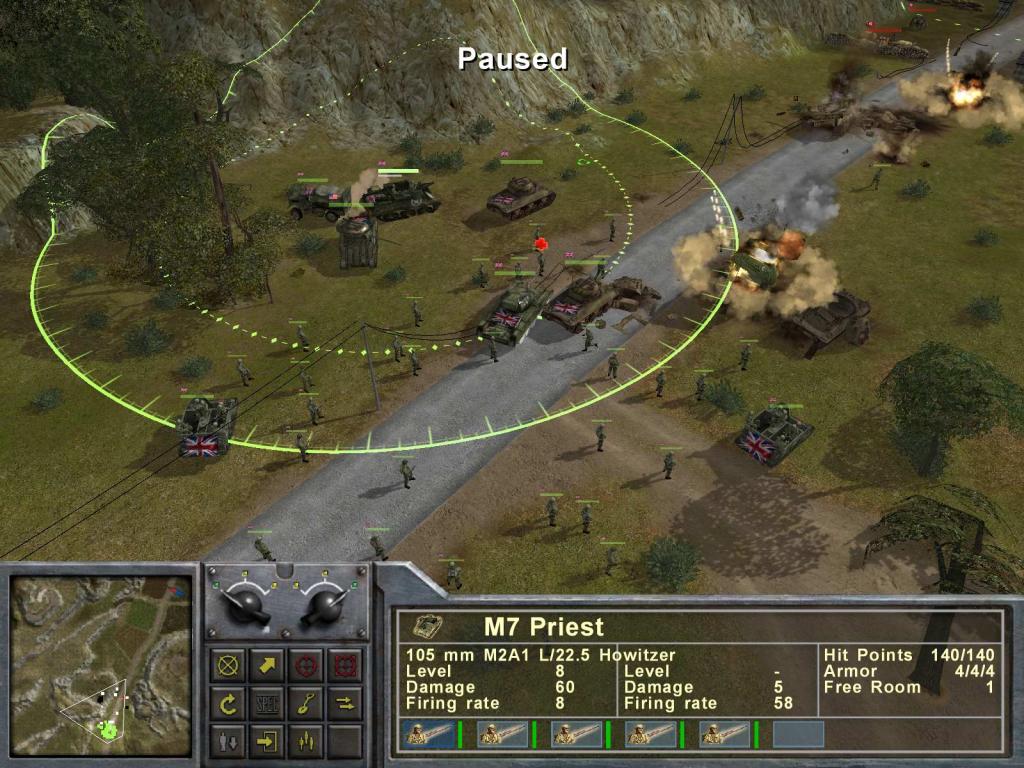Click the arrow-into-door enter command
This screenshot has height=768, width=1024.
[x=267, y=741]
